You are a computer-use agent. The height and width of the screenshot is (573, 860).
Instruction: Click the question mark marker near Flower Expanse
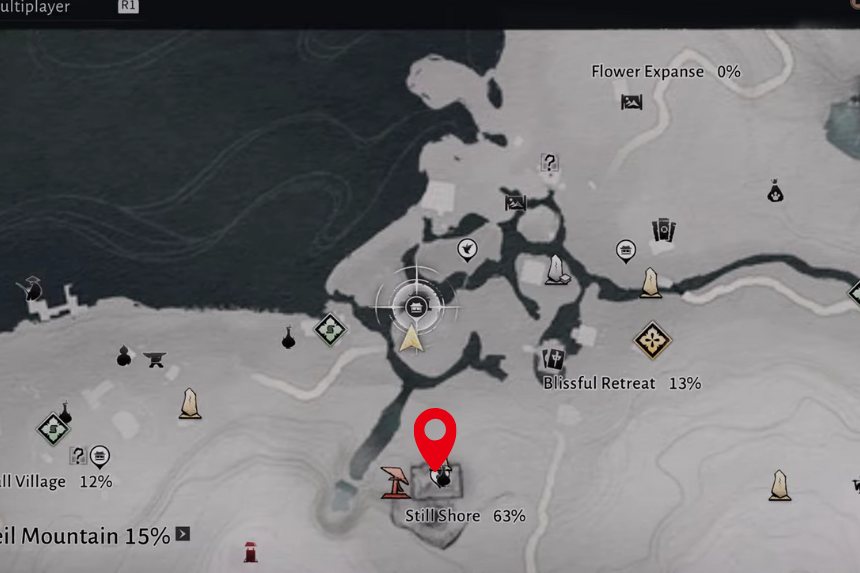point(549,162)
